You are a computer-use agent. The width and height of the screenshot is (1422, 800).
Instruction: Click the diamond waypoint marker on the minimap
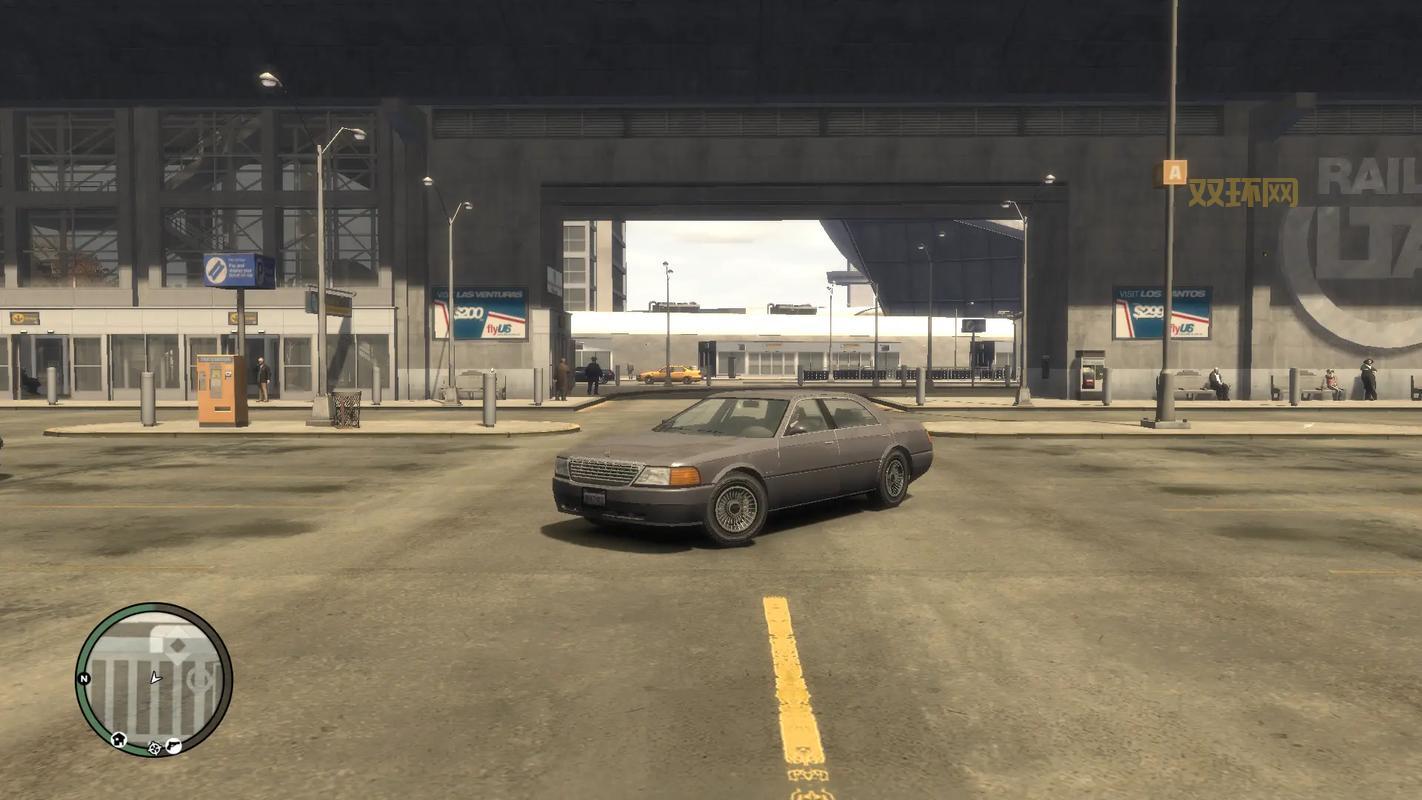(177, 645)
